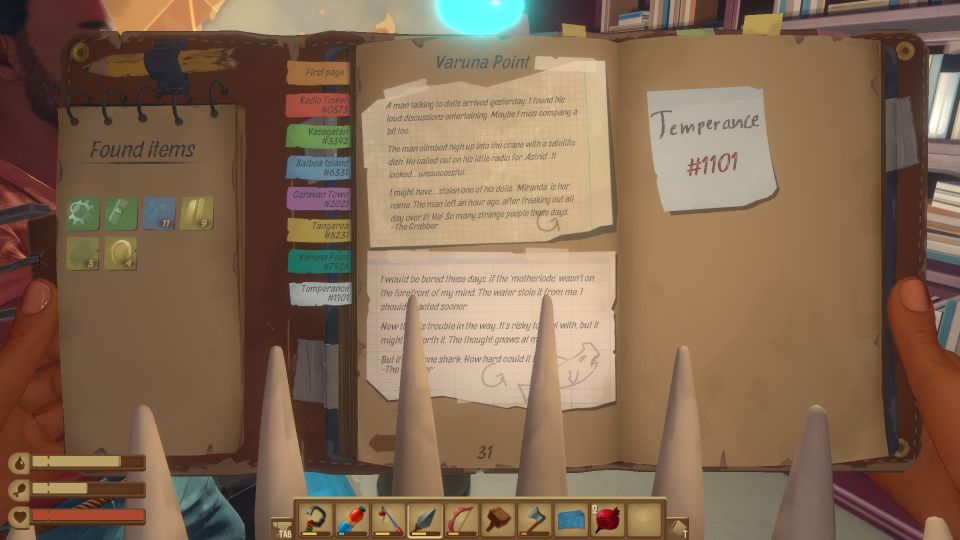Select the Balboa Island tab

coord(317,168)
